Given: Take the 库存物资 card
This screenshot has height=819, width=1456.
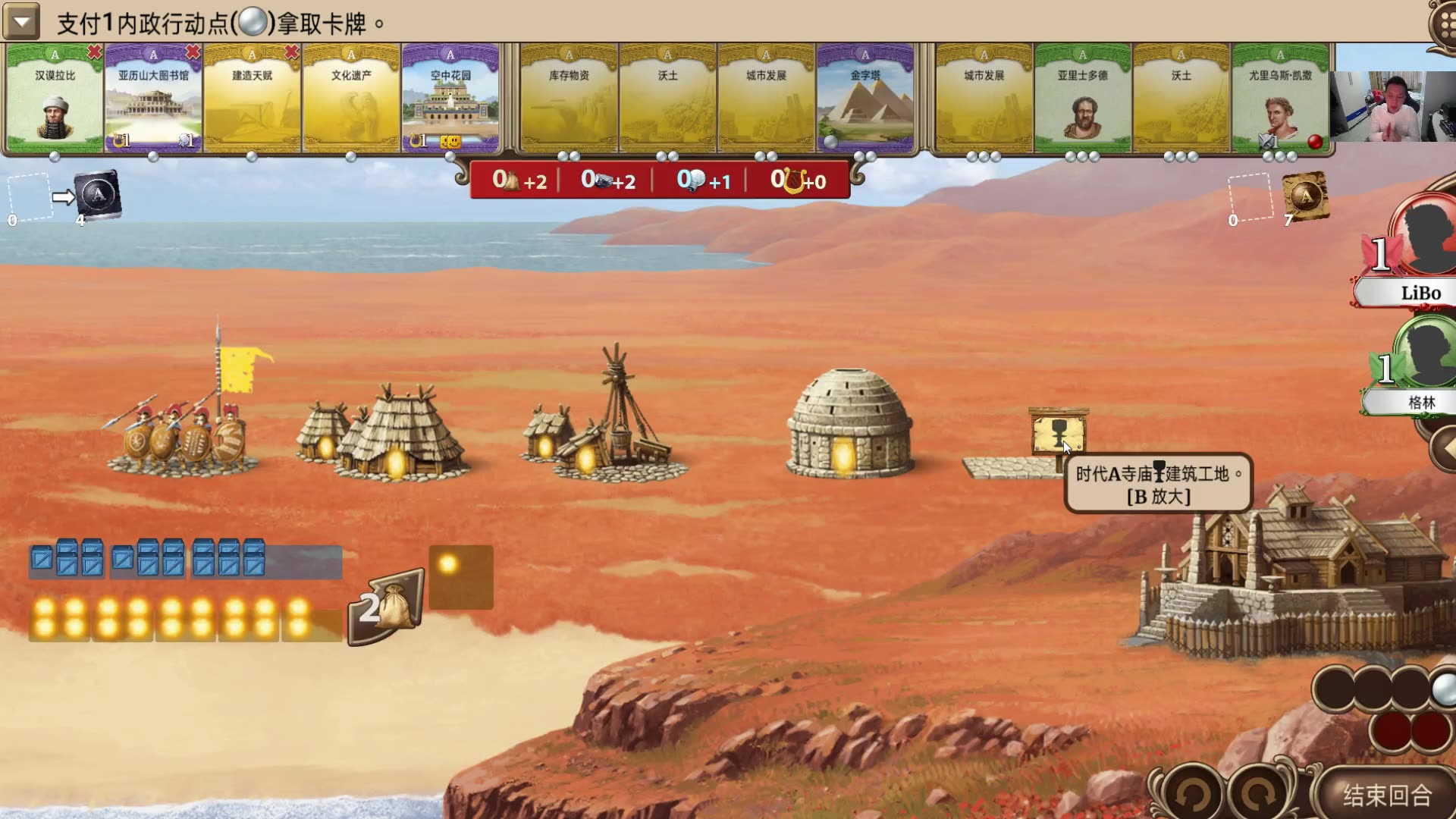Looking at the screenshot, I should pyautogui.click(x=569, y=99).
